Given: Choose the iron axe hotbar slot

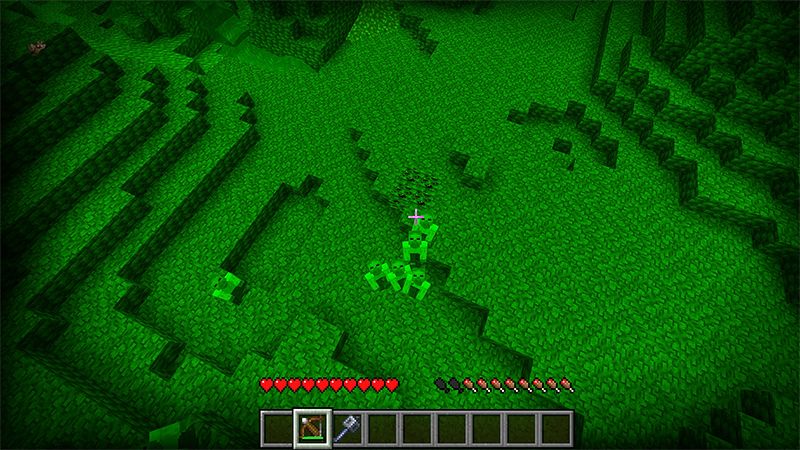Looking at the screenshot, I should click(x=347, y=428).
